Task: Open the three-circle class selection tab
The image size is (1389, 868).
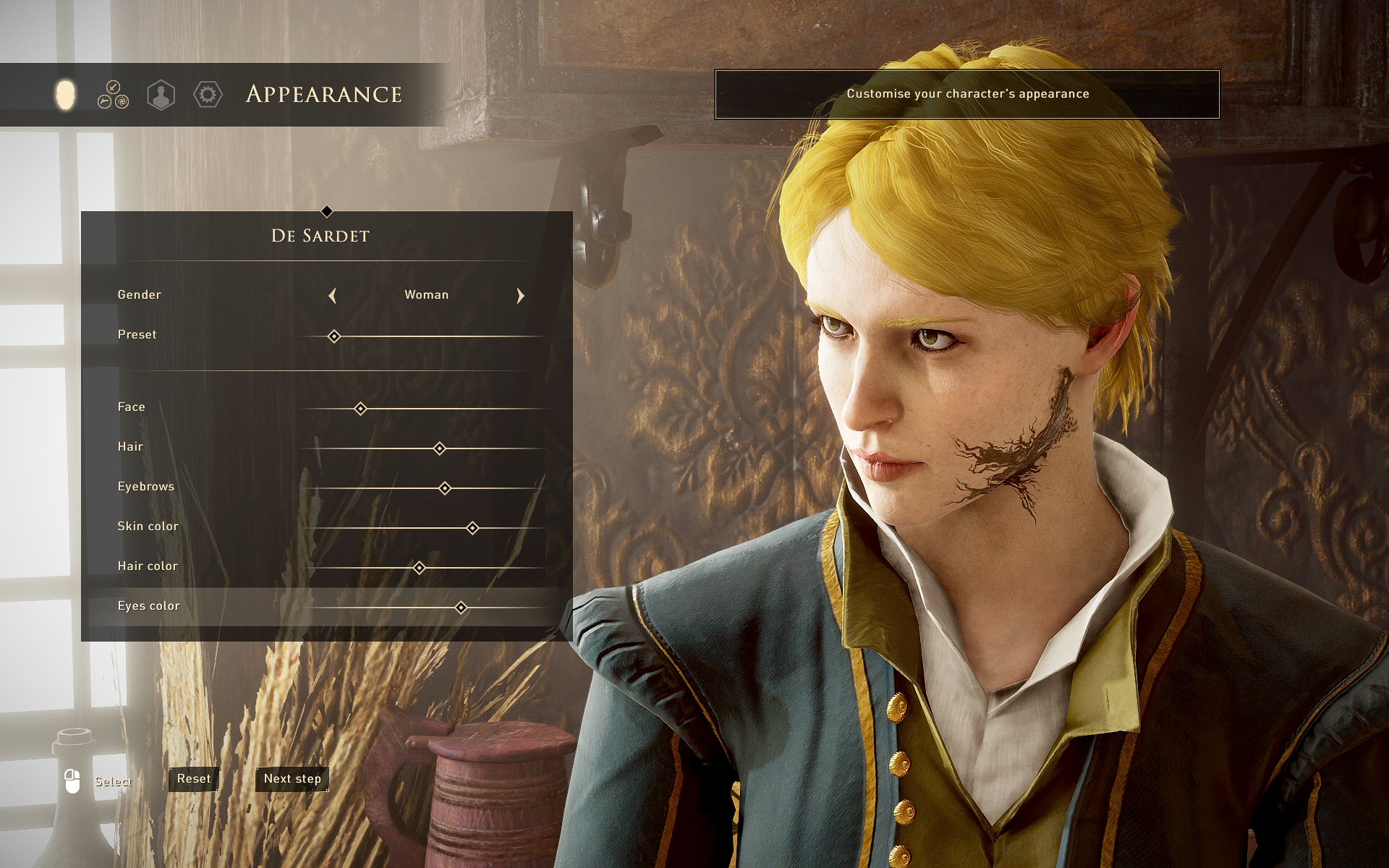Action: click(x=113, y=95)
